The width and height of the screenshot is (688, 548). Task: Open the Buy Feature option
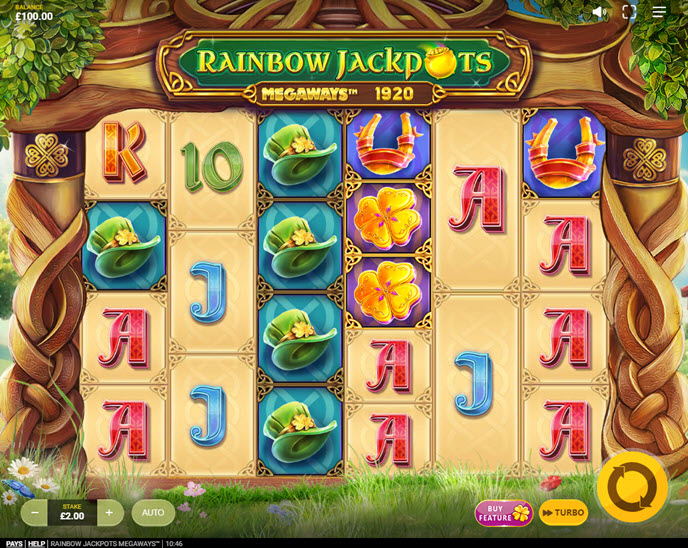(x=503, y=513)
